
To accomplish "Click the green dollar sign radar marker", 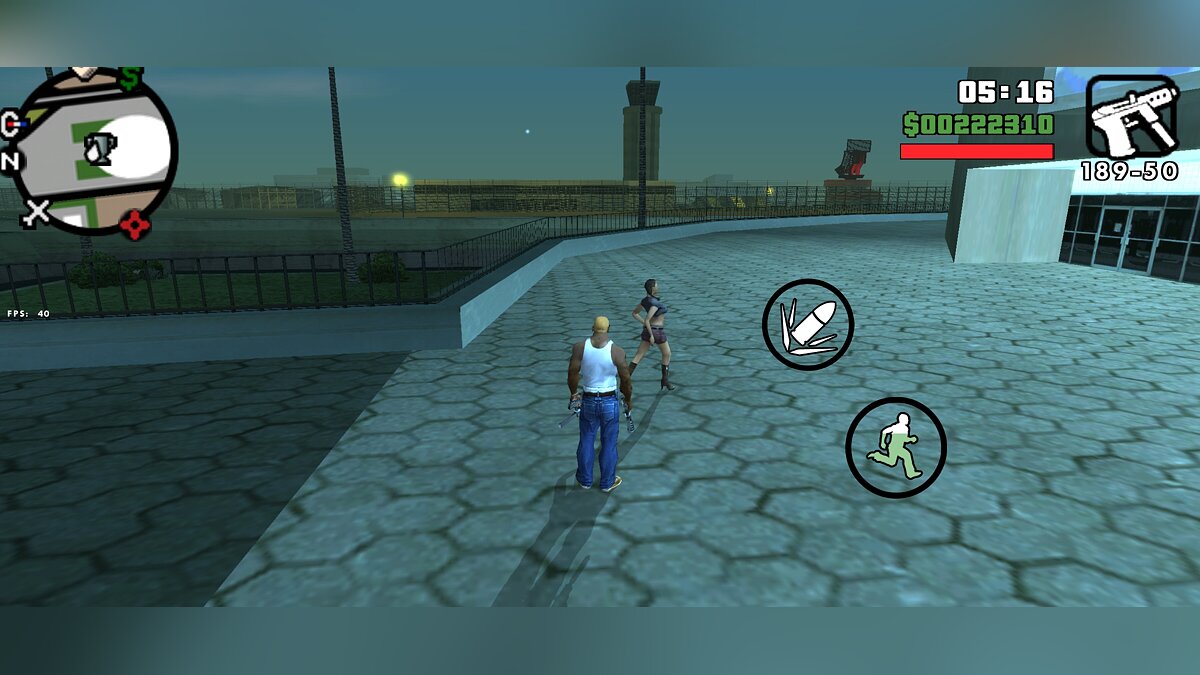I will [x=130, y=78].
